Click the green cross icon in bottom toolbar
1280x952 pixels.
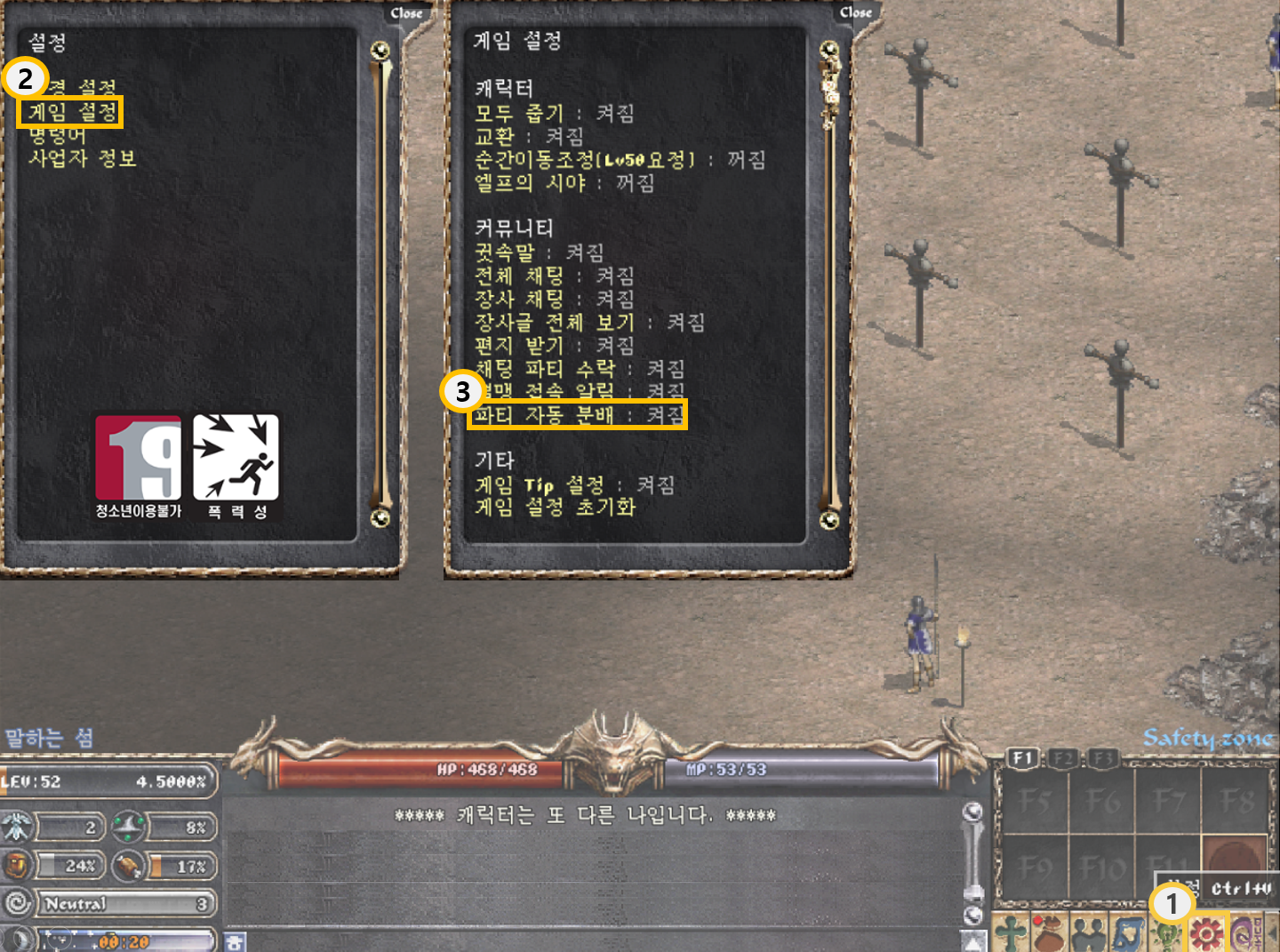coord(1010,934)
